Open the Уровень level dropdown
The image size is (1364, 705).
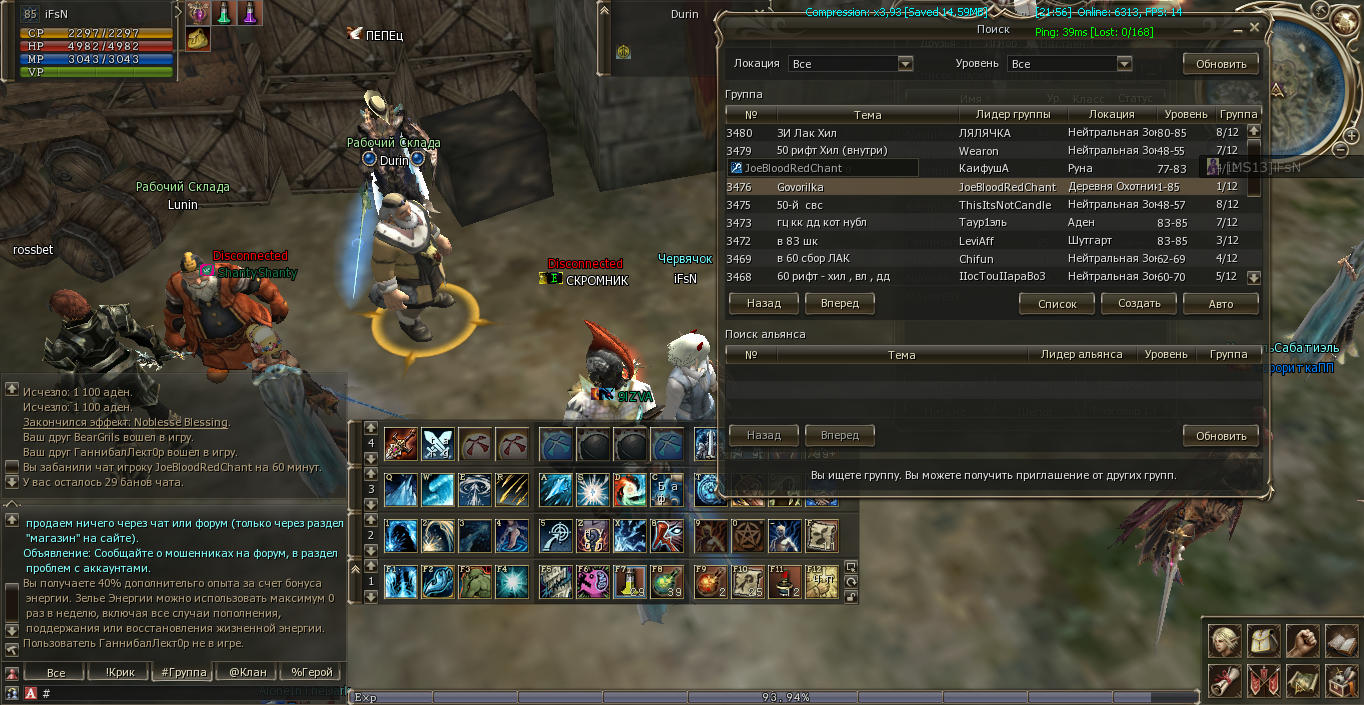pyautogui.click(x=1124, y=64)
